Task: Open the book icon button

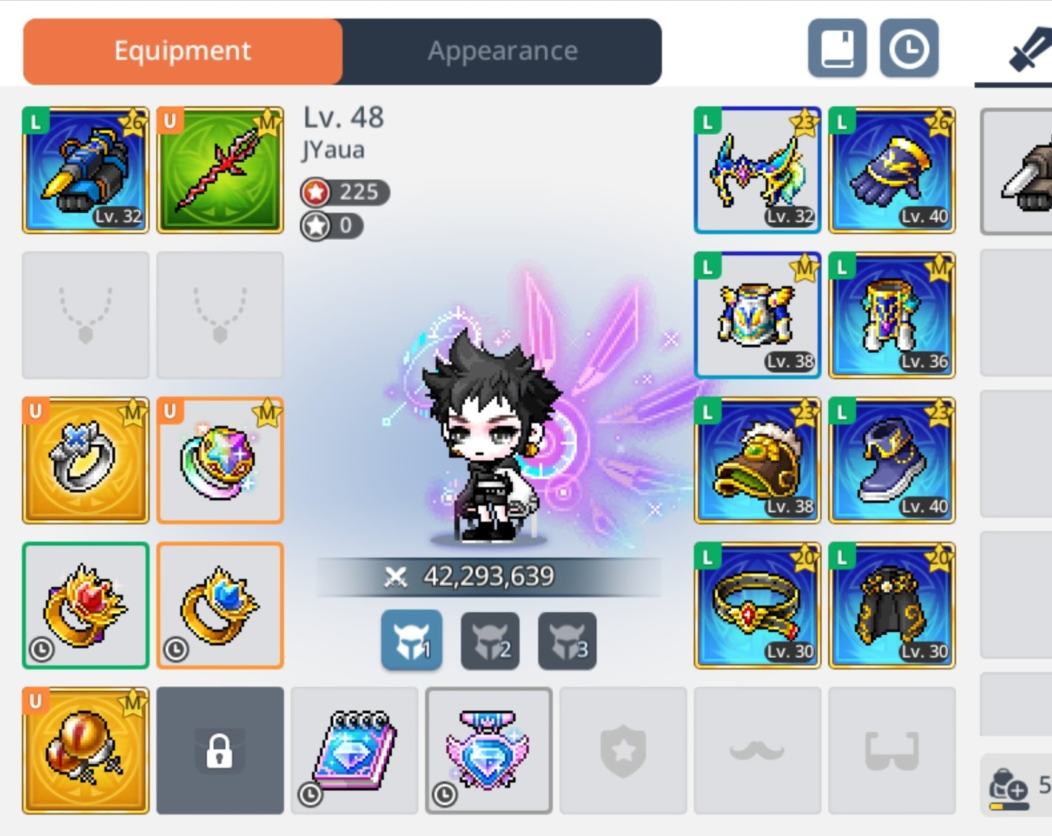Action: click(x=837, y=48)
